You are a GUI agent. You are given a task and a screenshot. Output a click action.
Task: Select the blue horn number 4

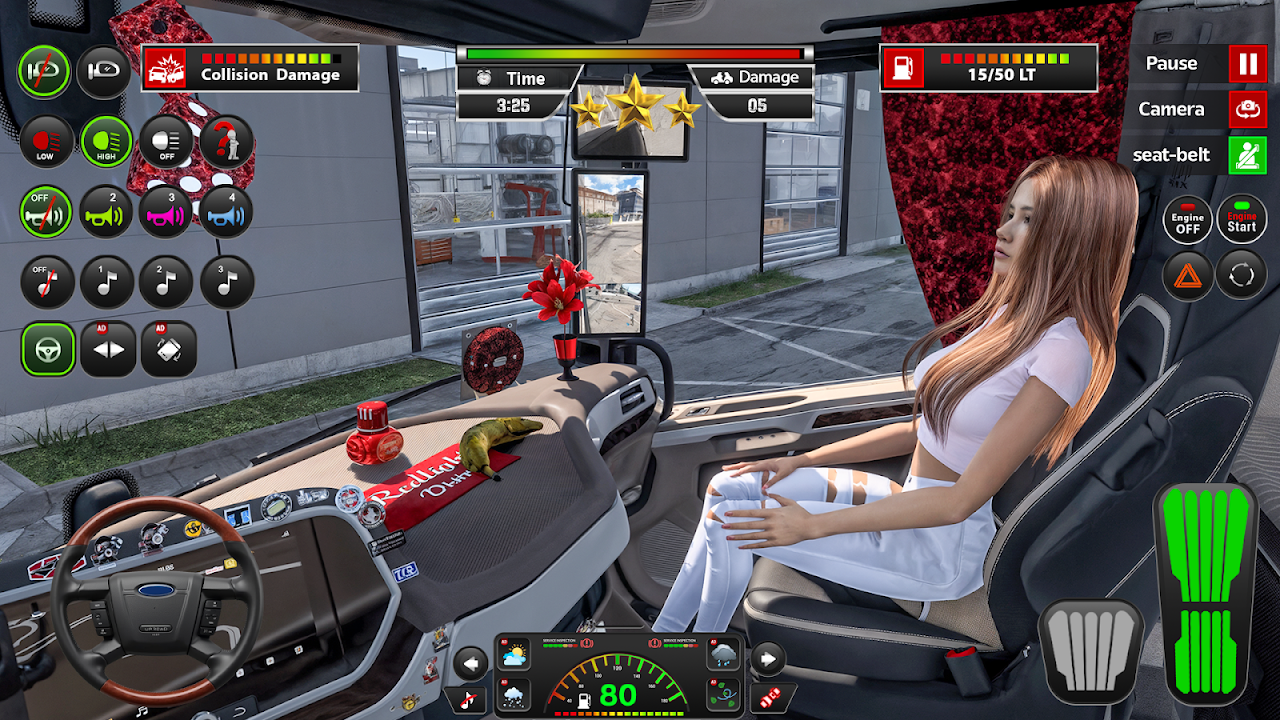(226, 211)
